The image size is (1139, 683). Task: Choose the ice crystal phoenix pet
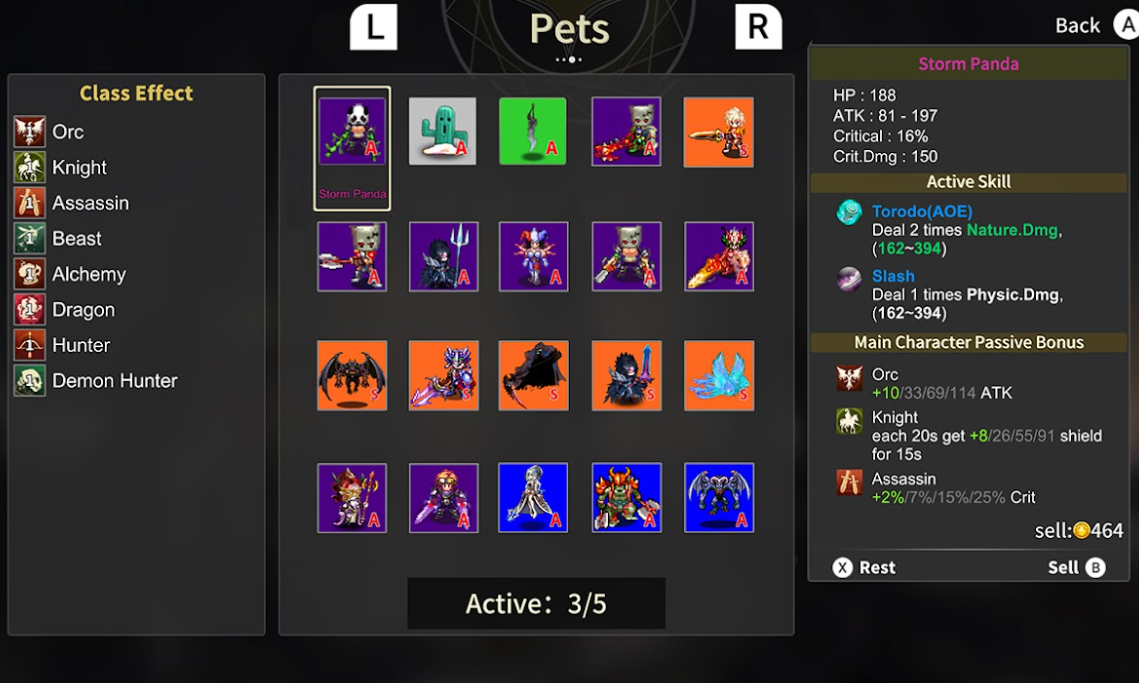pyautogui.click(x=719, y=376)
